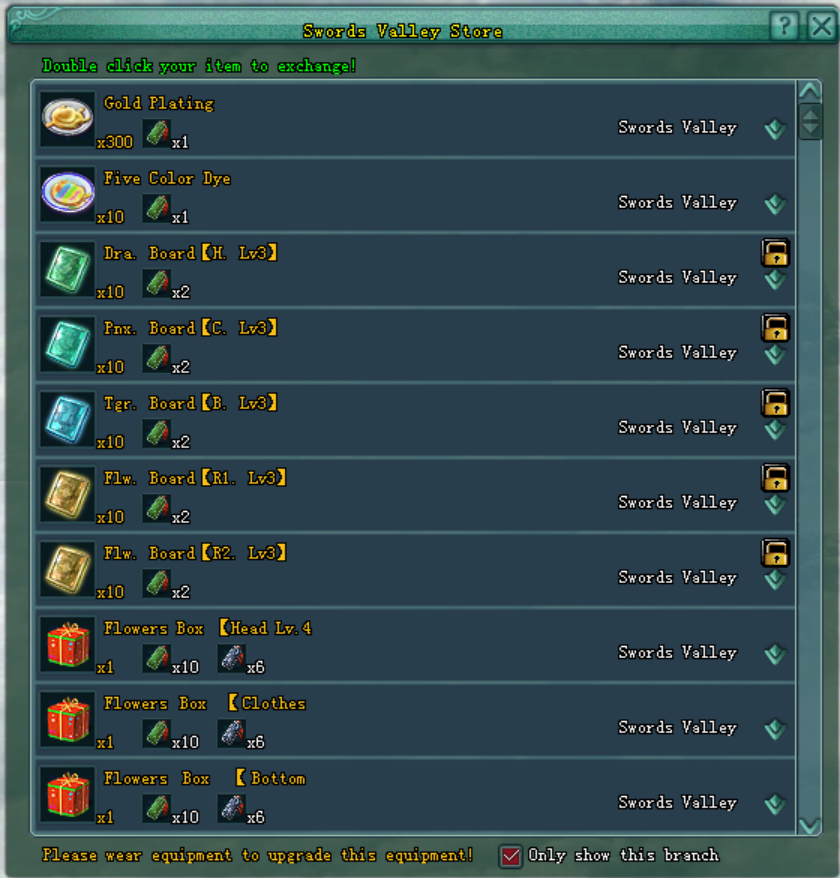Expand the Five Color Dye row arrow
840x878 pixels.
coord(775,204)
